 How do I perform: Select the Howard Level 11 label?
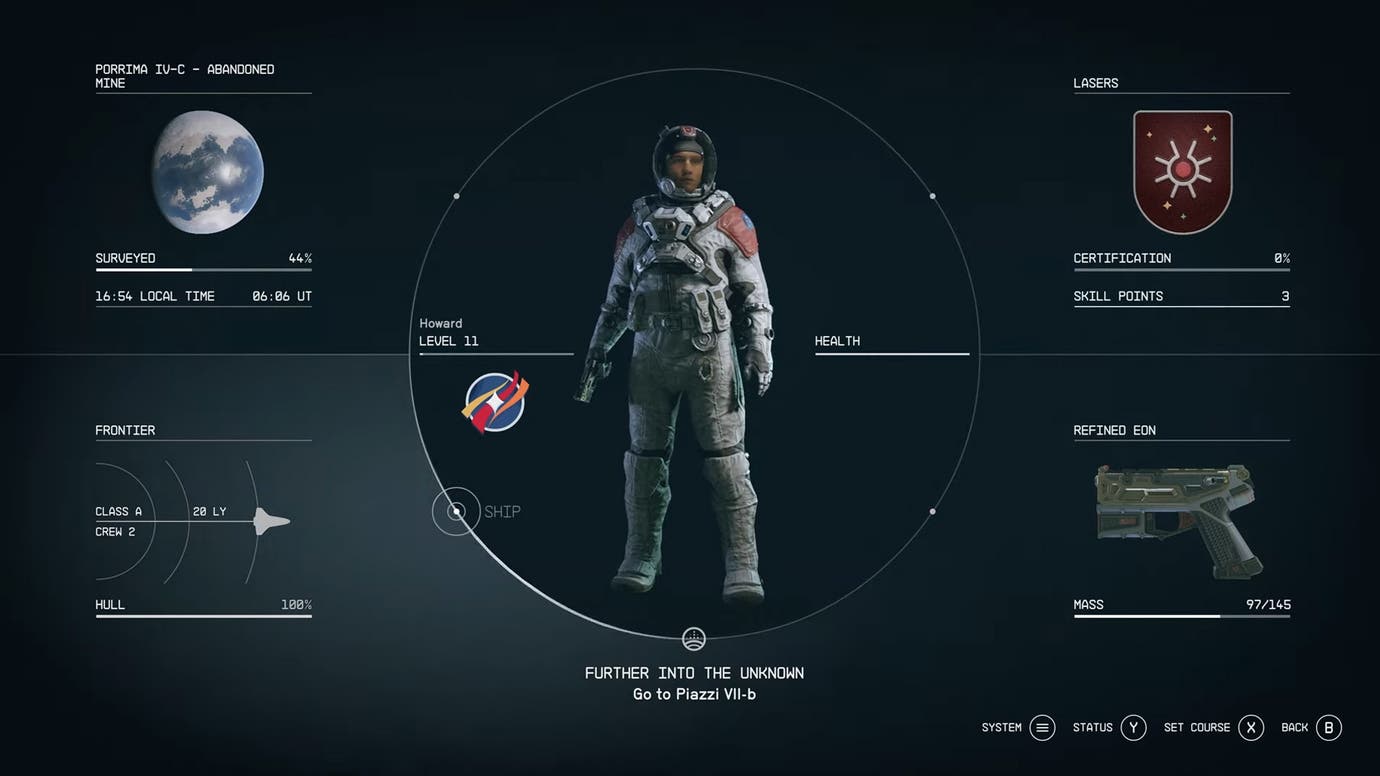(x=449, y=333)
